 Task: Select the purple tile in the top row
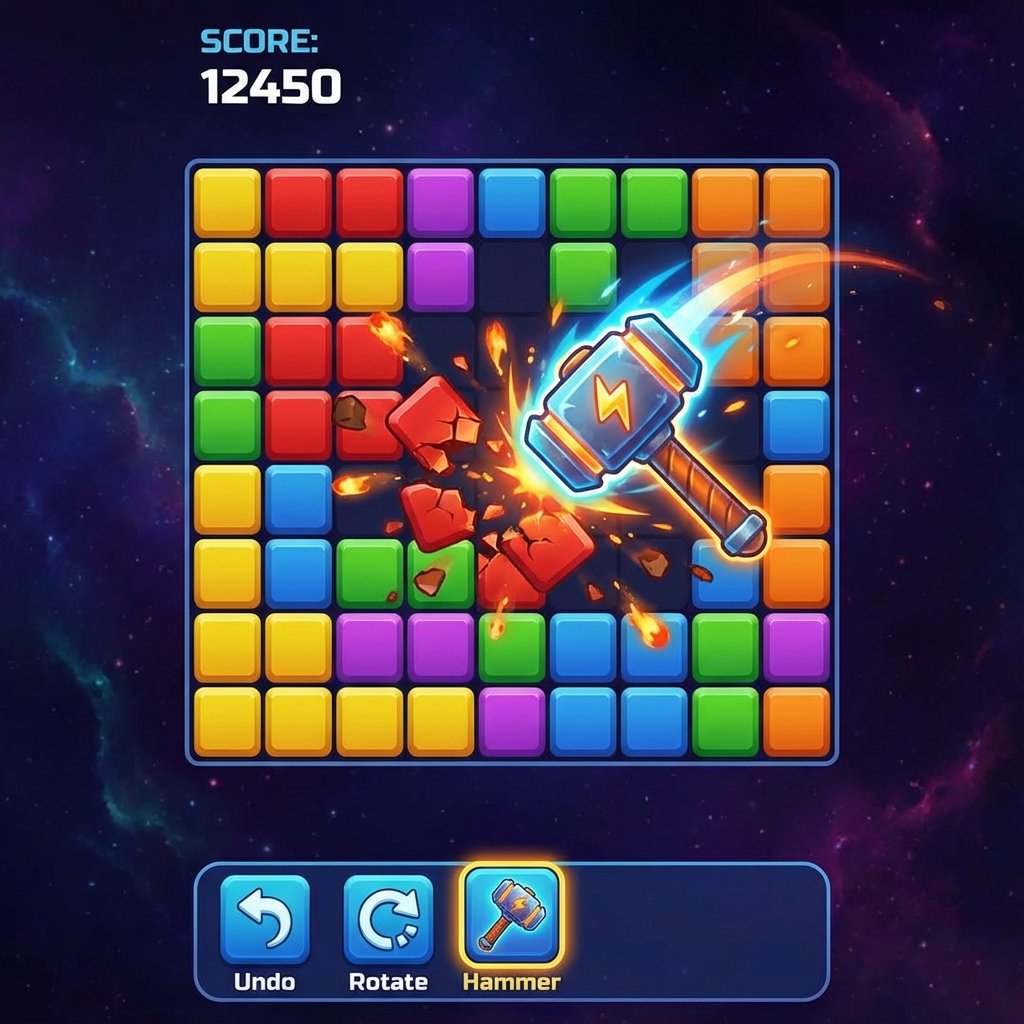(x=440, y=202)
